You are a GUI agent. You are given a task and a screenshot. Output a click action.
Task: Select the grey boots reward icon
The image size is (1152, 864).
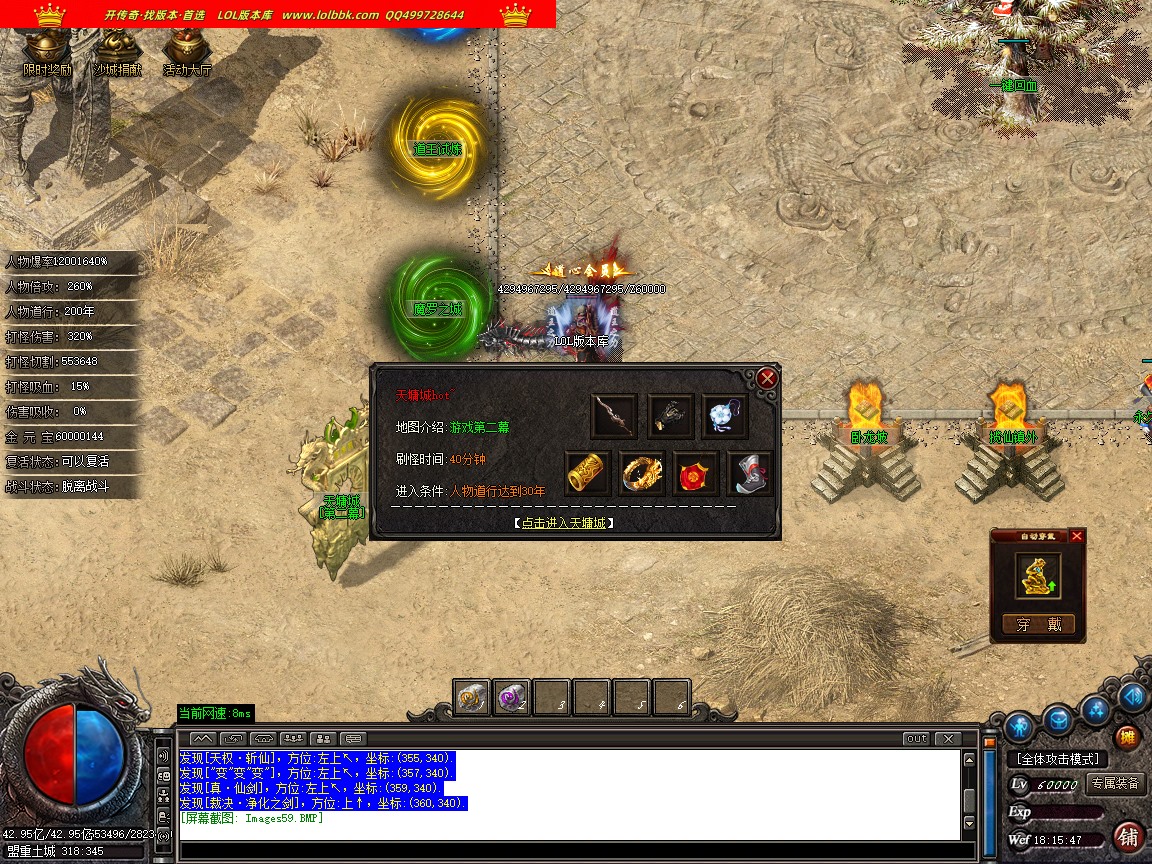[x=750, y=473]
